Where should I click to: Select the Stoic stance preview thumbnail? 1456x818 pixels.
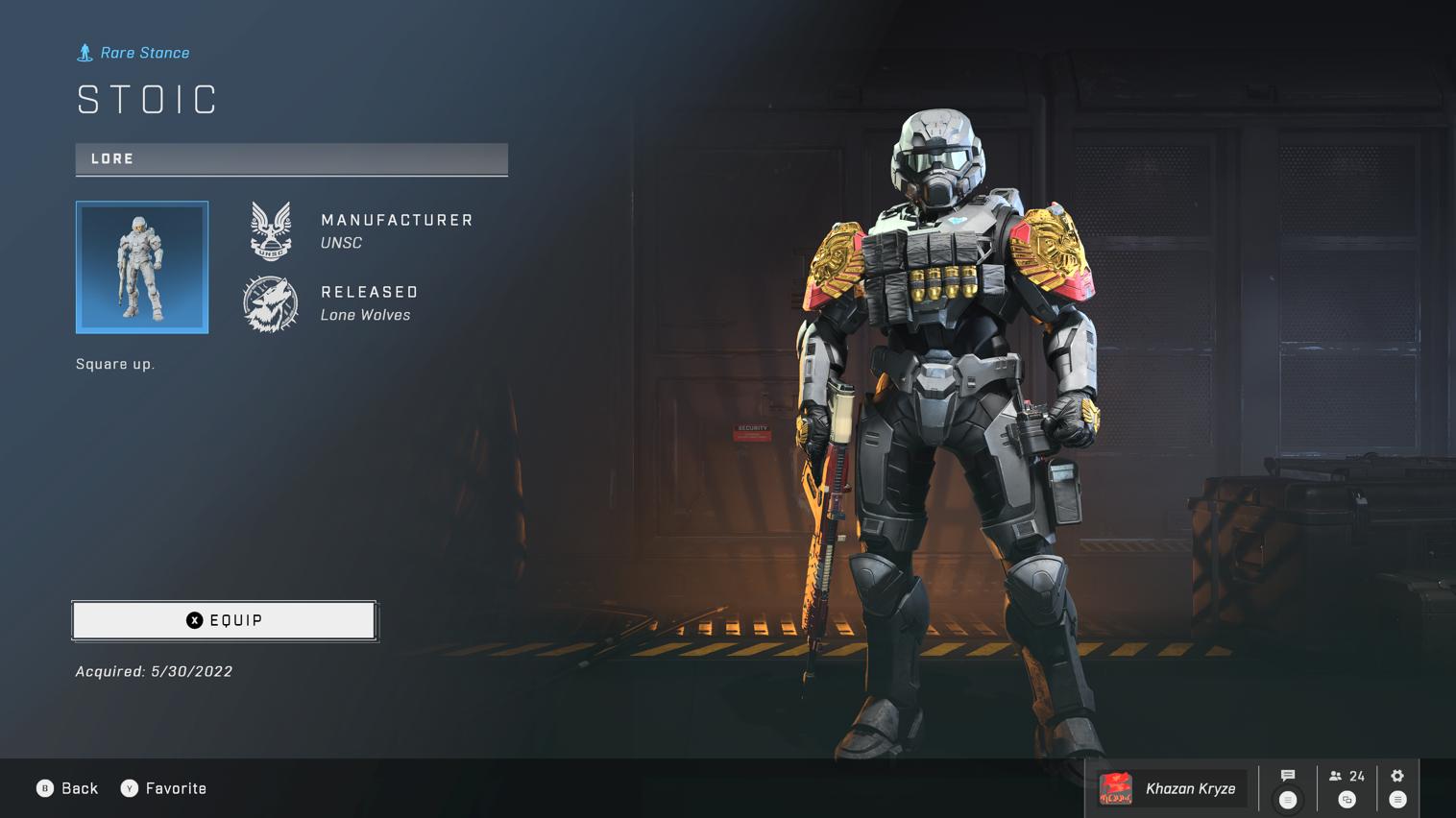point(142,267)
